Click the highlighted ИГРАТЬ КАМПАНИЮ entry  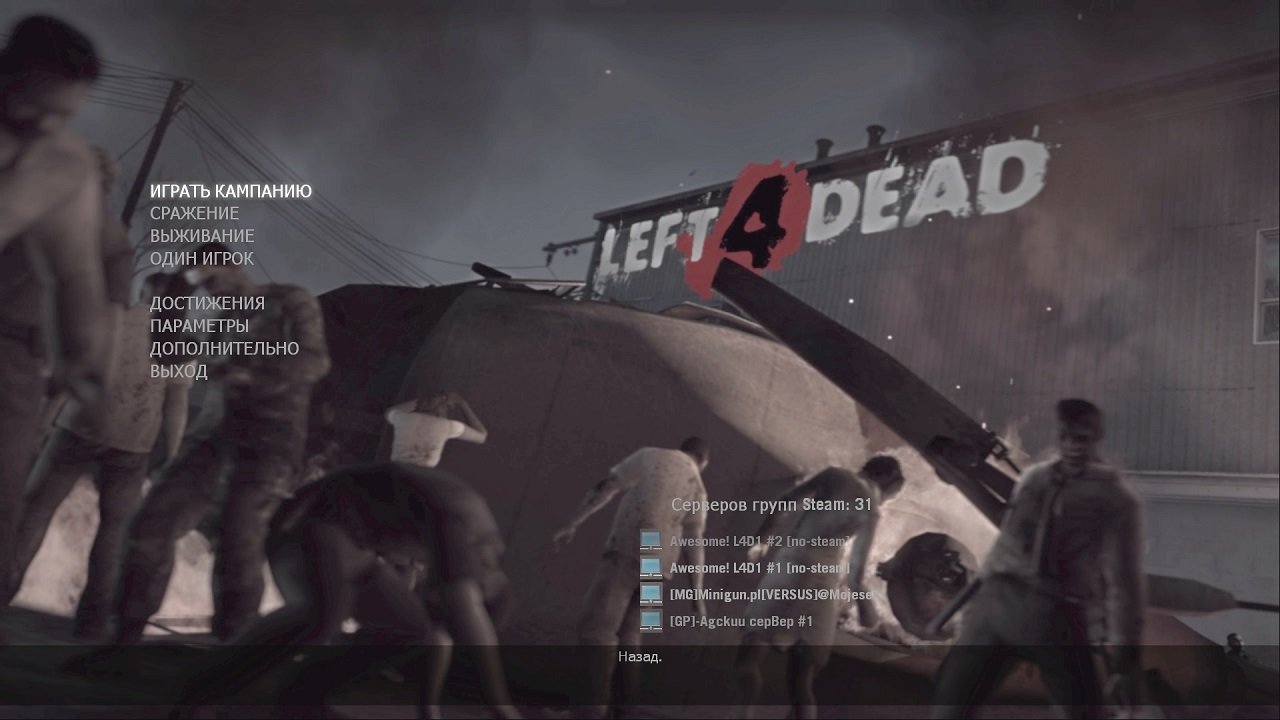point(231,190)
